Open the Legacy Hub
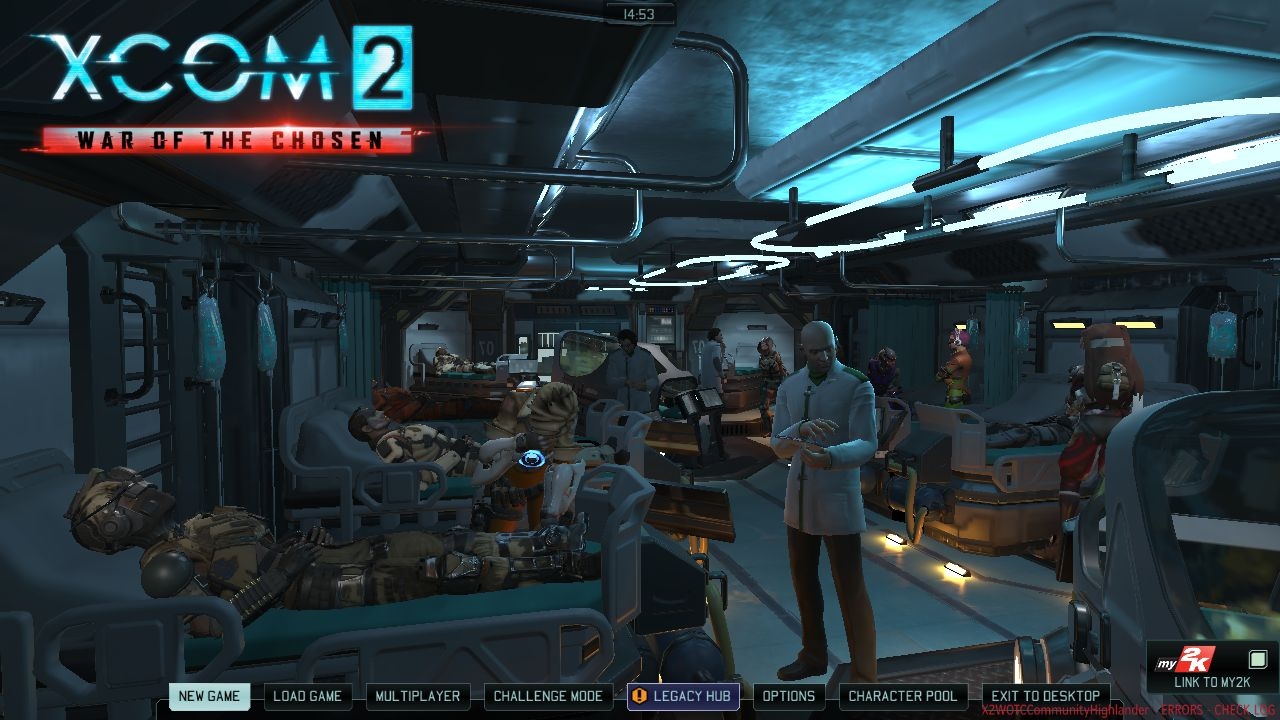1280x720 pixels. [683, 696]
